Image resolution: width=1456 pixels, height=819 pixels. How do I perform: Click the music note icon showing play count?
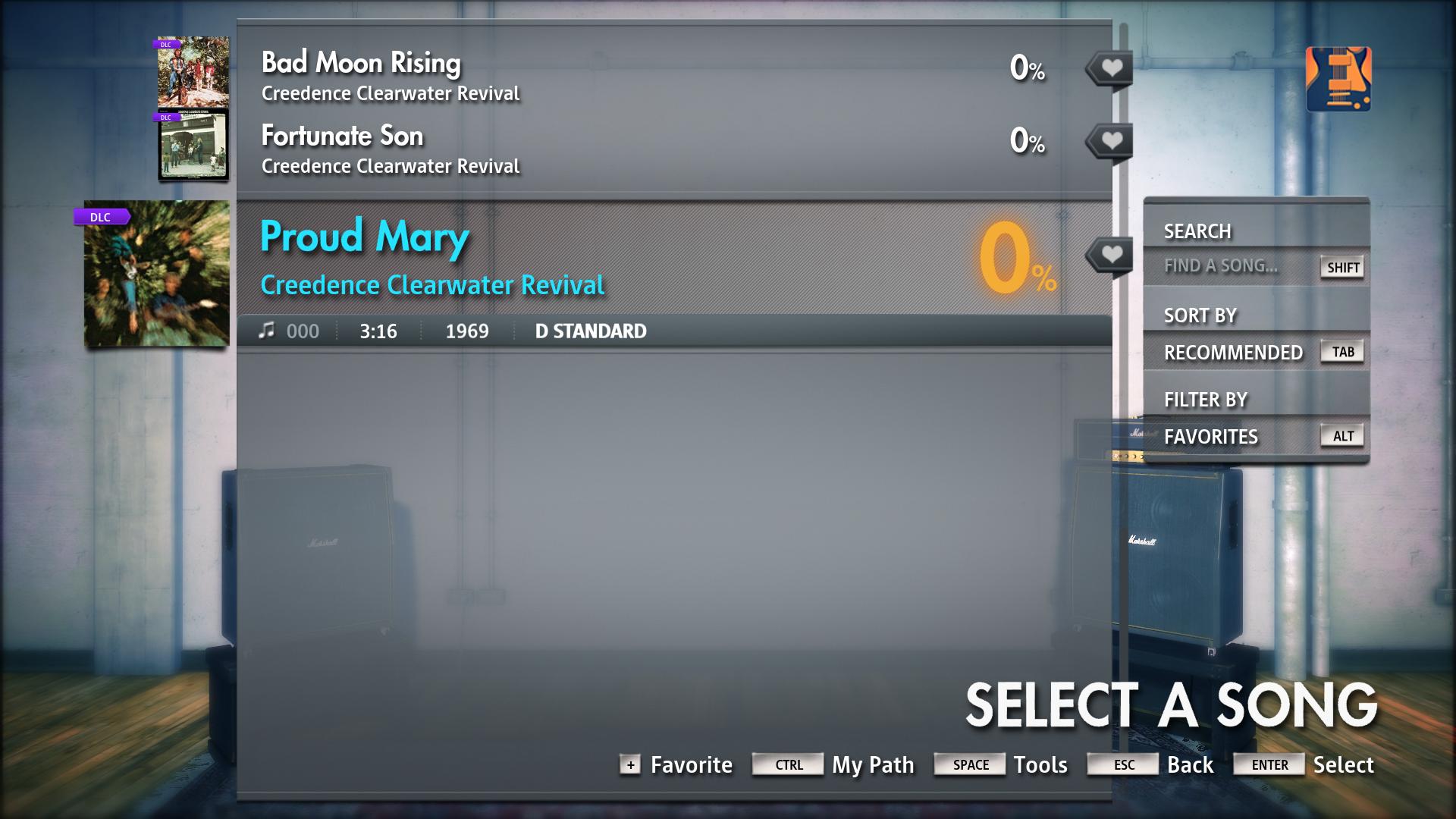click(x=267, y=330)
